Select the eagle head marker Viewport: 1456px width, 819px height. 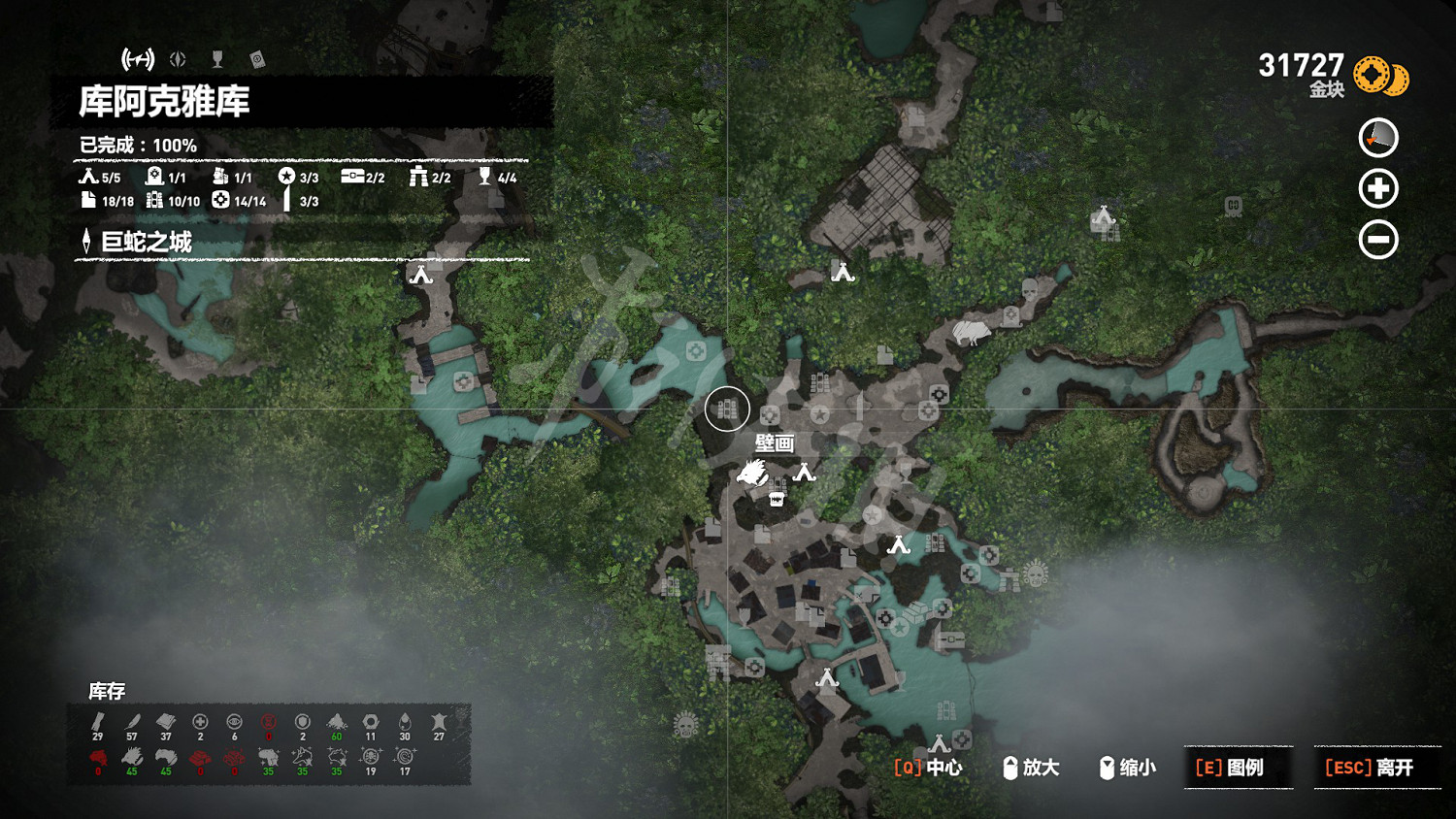click(752, 474)
